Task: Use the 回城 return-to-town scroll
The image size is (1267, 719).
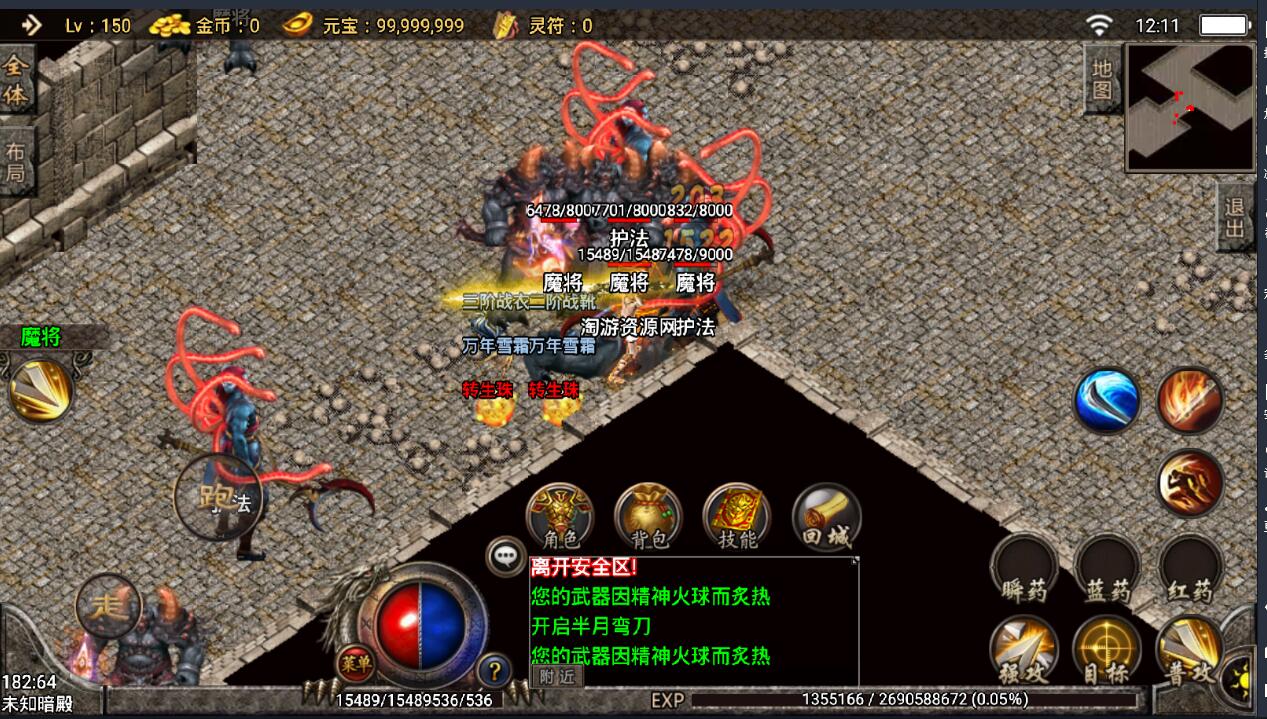Action: [826, 516]
